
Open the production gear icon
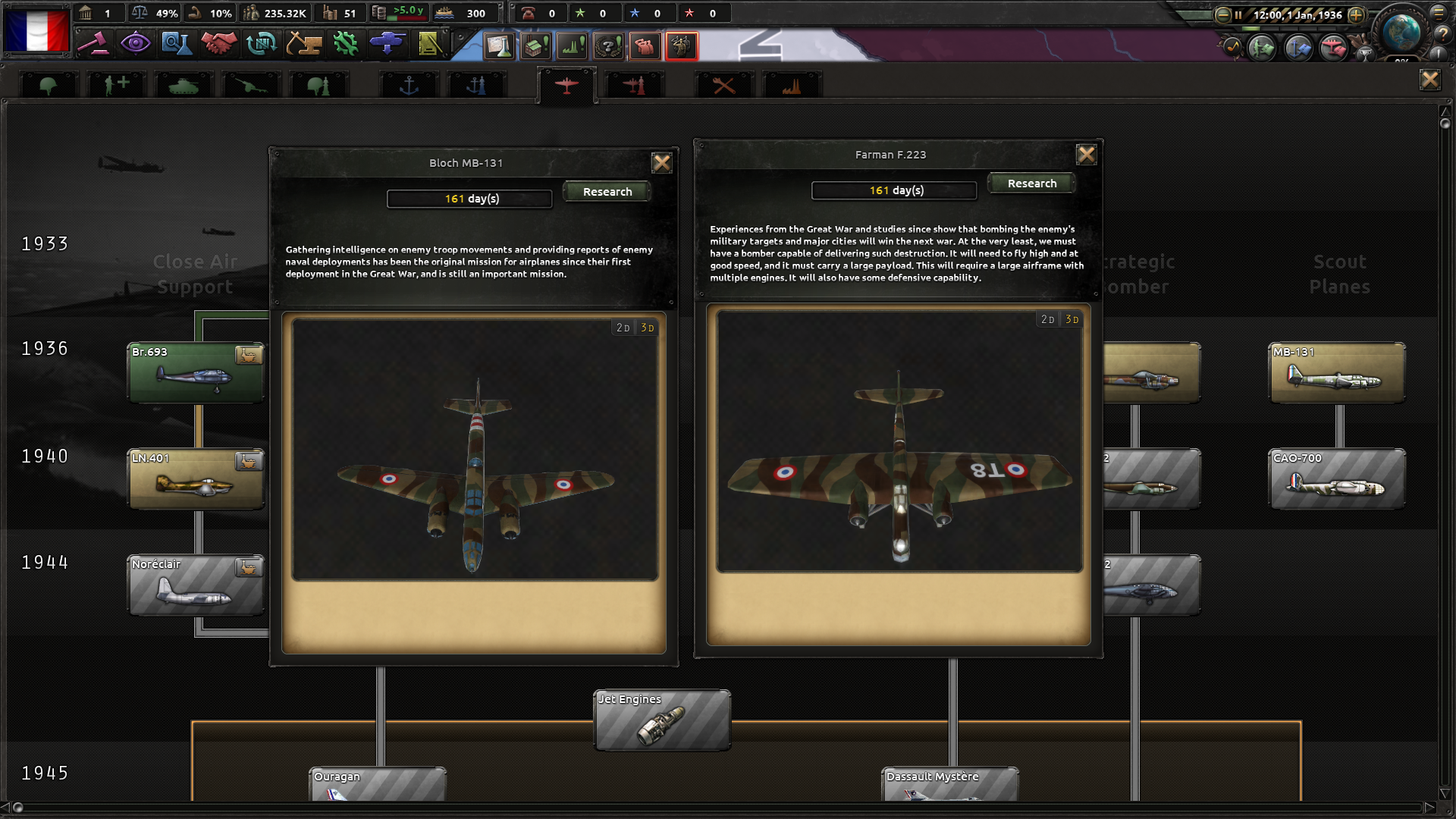pyautogui.click(x=345, y=45)
